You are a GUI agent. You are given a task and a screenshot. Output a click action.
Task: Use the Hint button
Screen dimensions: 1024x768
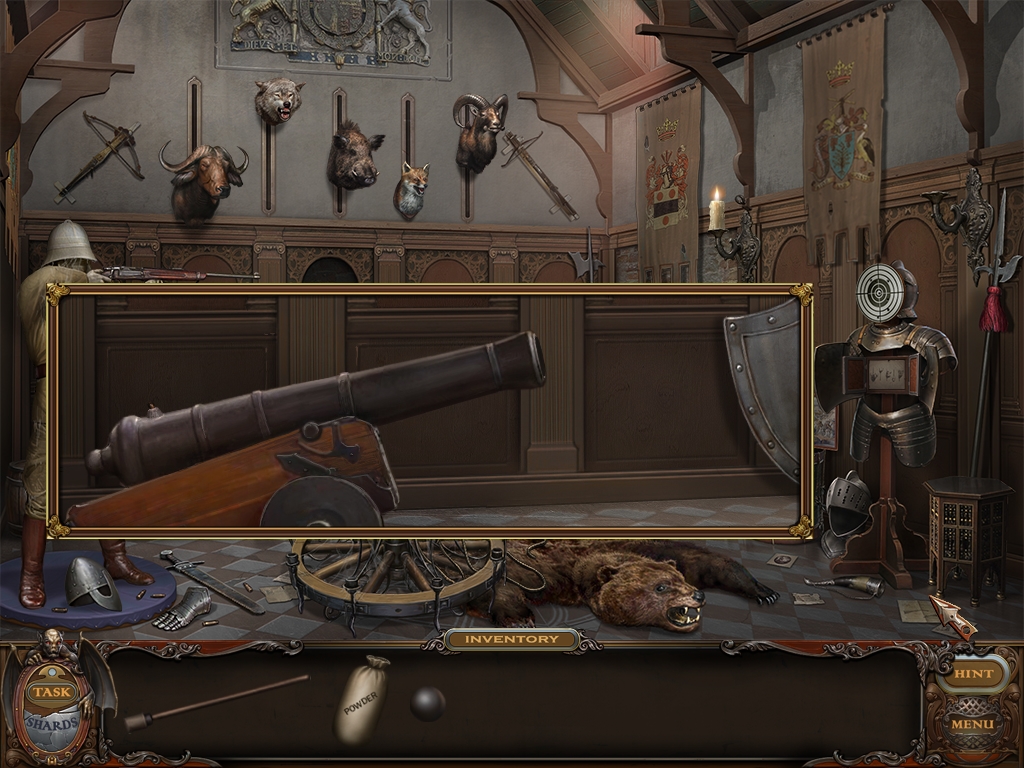(972, 674)
